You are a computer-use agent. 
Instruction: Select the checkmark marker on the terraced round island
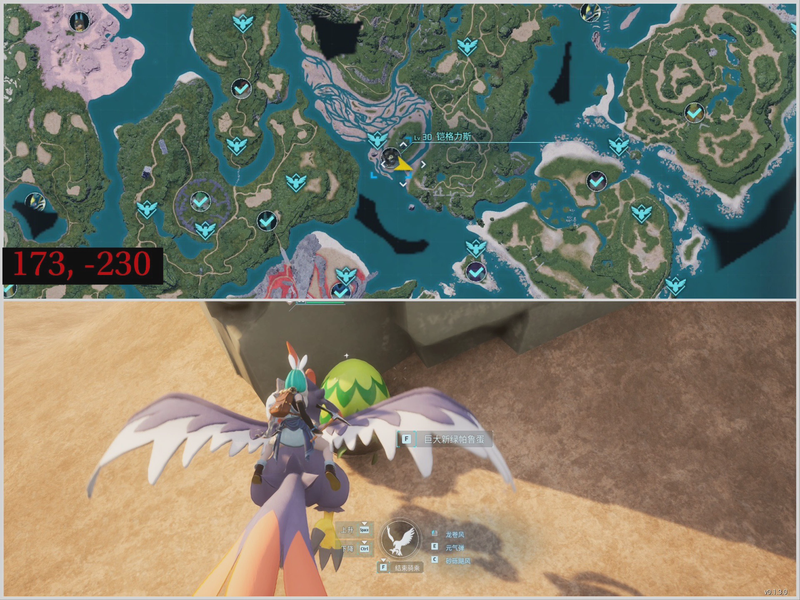[x=693, y=113]
